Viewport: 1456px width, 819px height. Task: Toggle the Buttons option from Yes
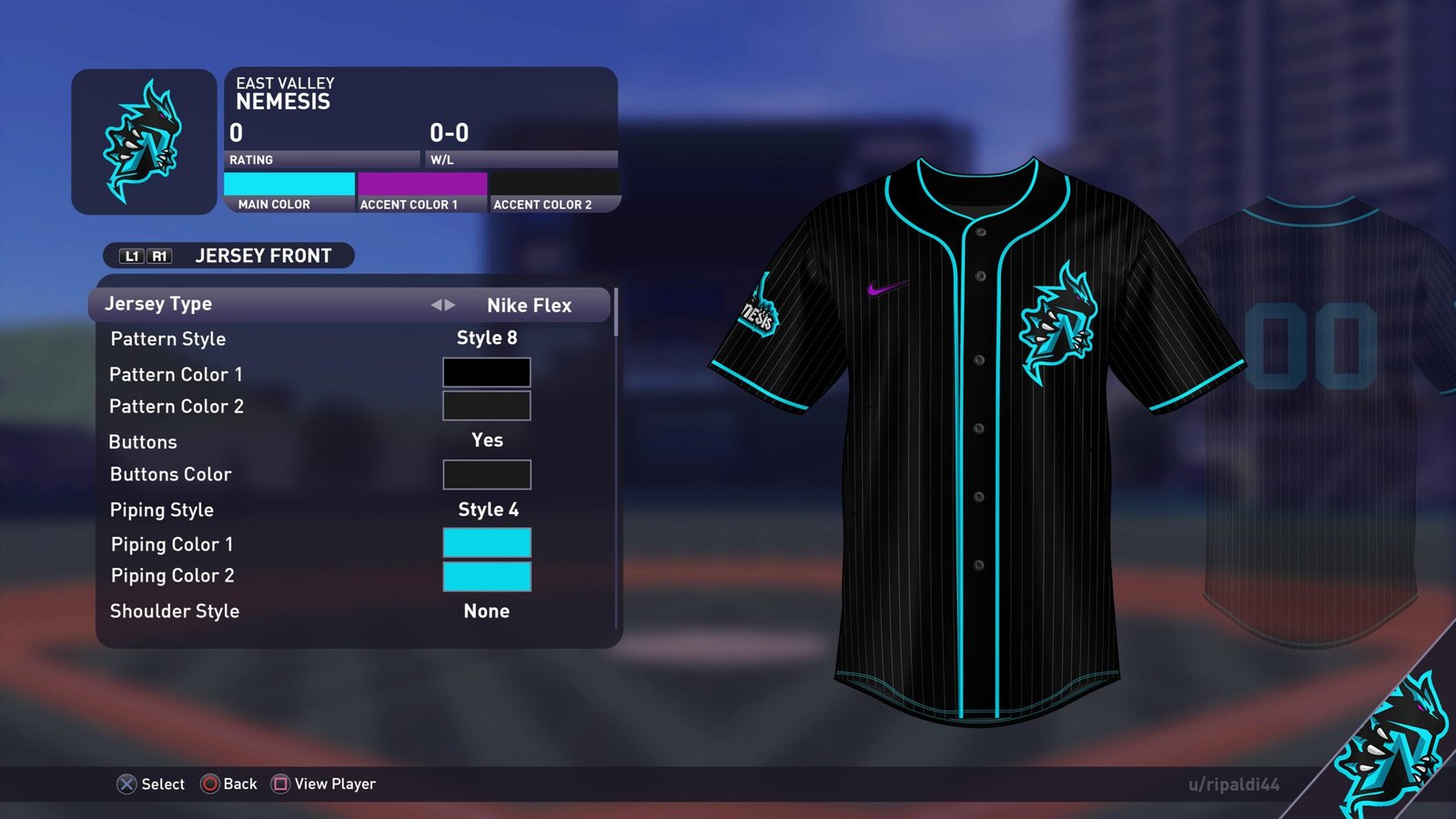[486, 440]
